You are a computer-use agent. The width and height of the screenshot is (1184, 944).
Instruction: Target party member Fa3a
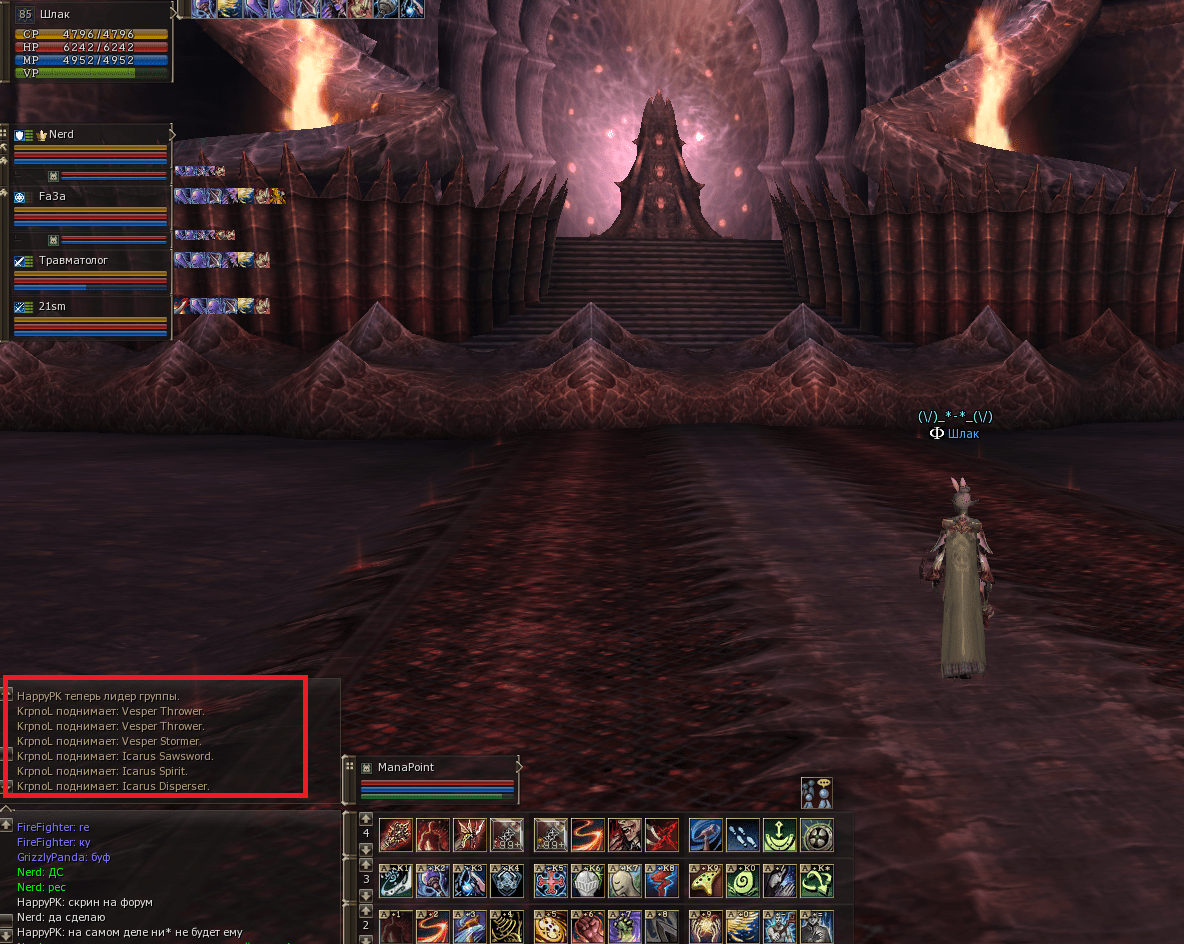tap(52, 197)
